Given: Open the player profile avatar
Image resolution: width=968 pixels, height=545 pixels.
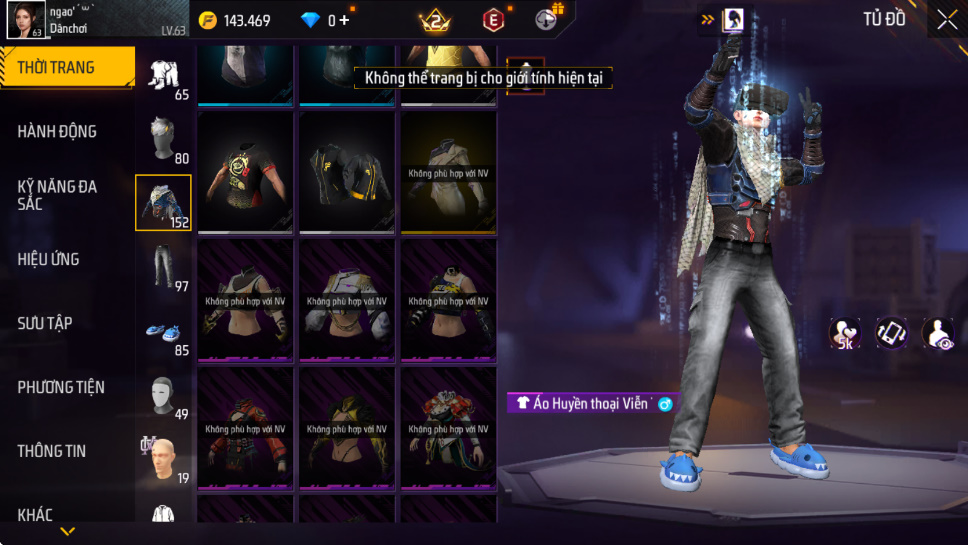Looking at the screenshot, I should point(22,20).
